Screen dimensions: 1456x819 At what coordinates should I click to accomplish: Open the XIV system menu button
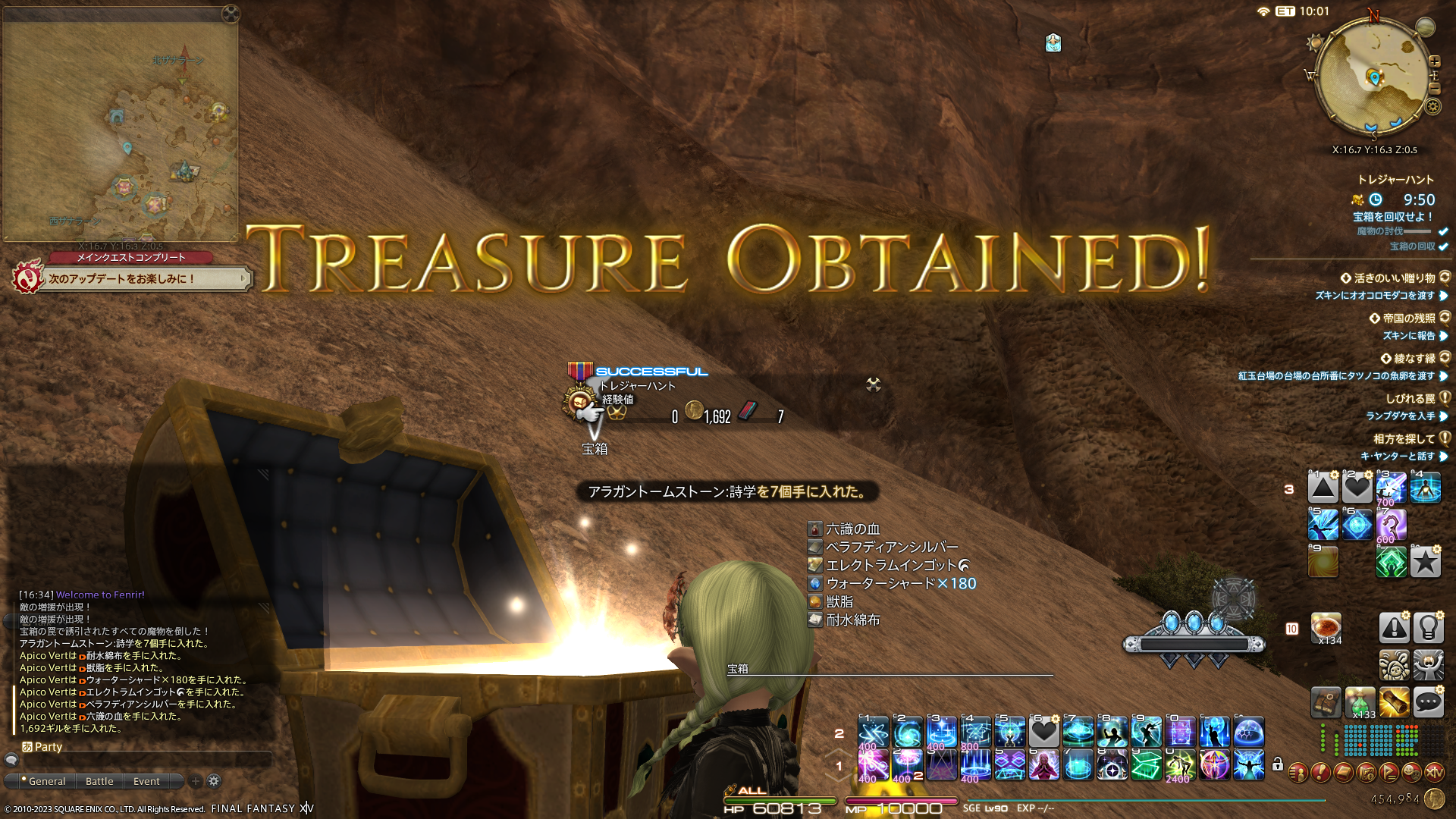[x=1434, y=773]
